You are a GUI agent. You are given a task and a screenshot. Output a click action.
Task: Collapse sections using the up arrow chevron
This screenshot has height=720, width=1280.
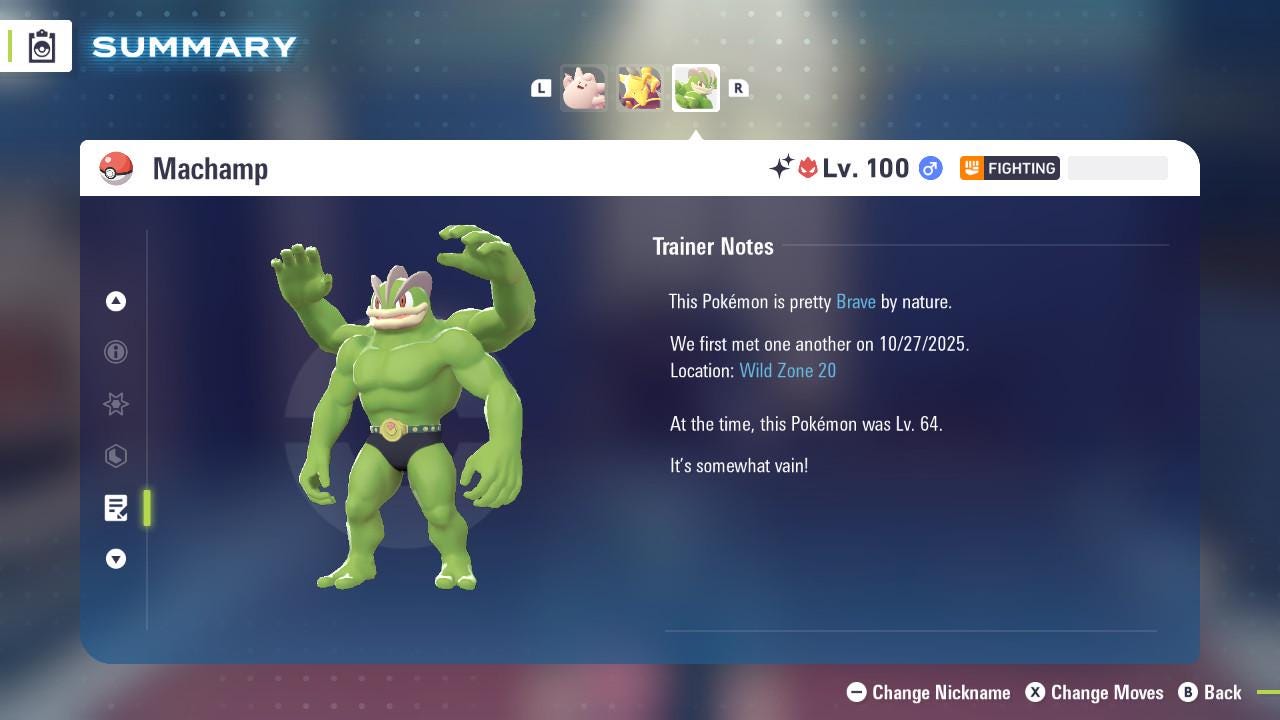(x=116, y=301)
